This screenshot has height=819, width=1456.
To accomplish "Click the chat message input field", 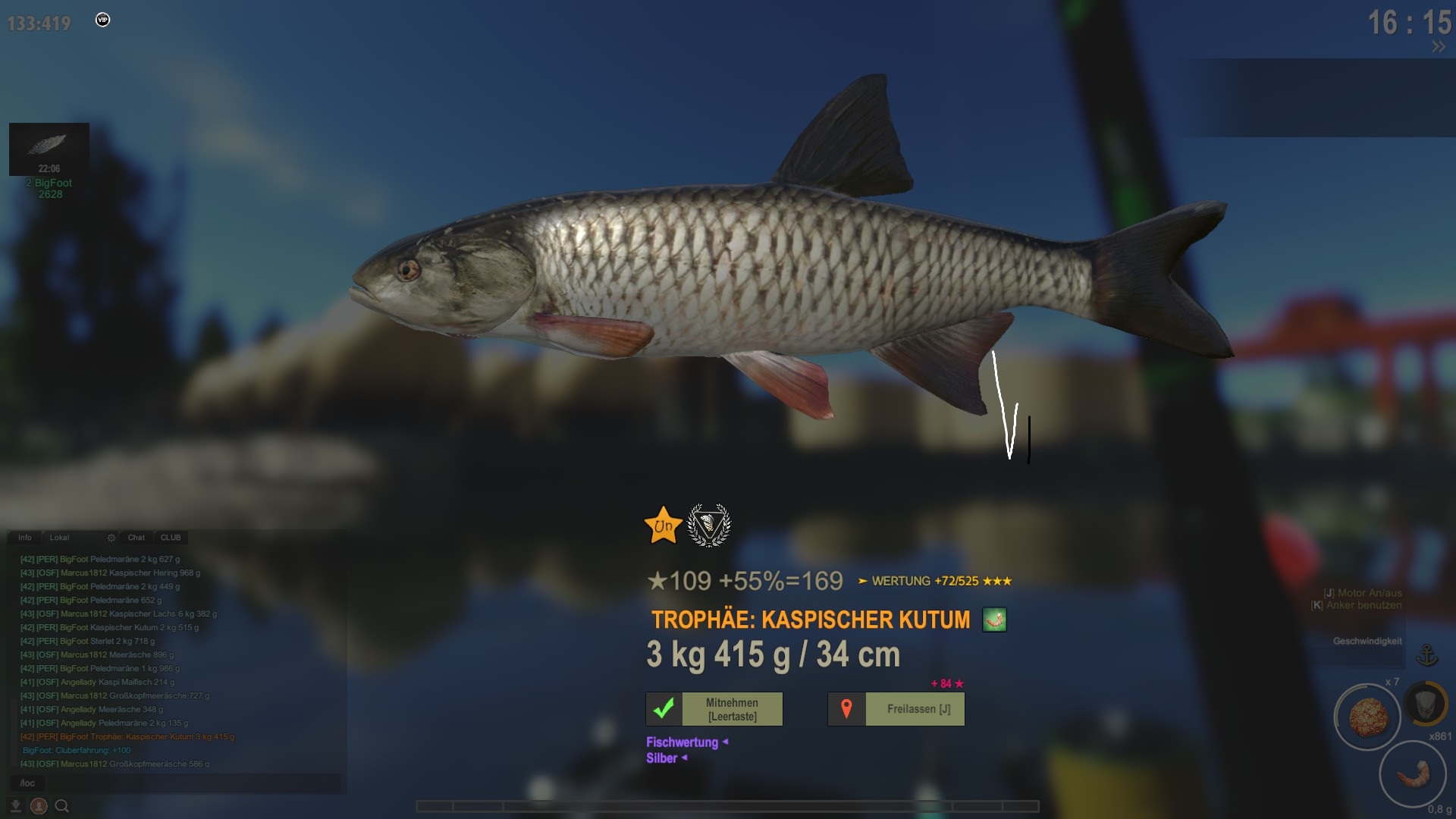I will click(x=174, y=783).
